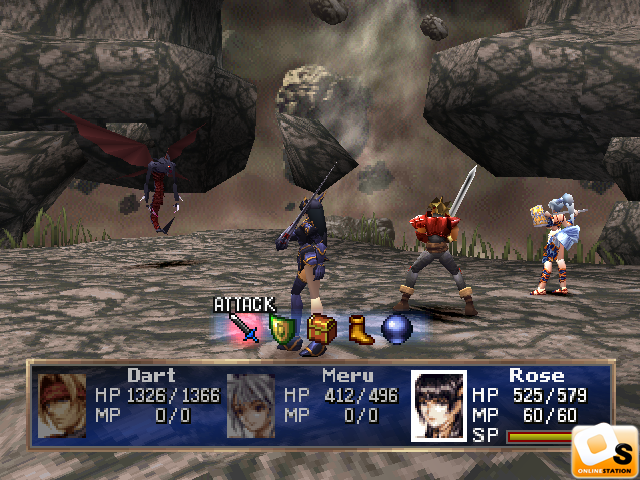Select Dart's portrait in the party panel
Image resolution: width=640 pixels, height=480 pixels.
pos(62,406)
